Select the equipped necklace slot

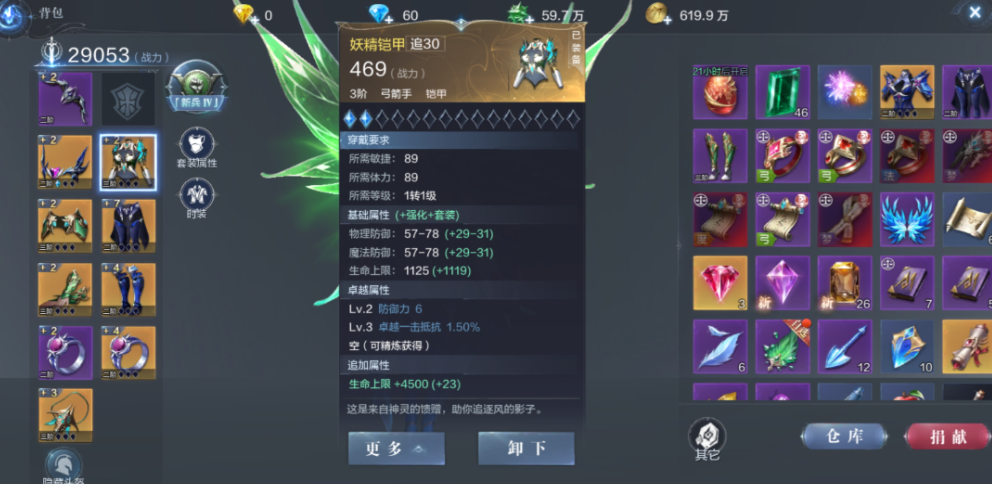point(65,415)
